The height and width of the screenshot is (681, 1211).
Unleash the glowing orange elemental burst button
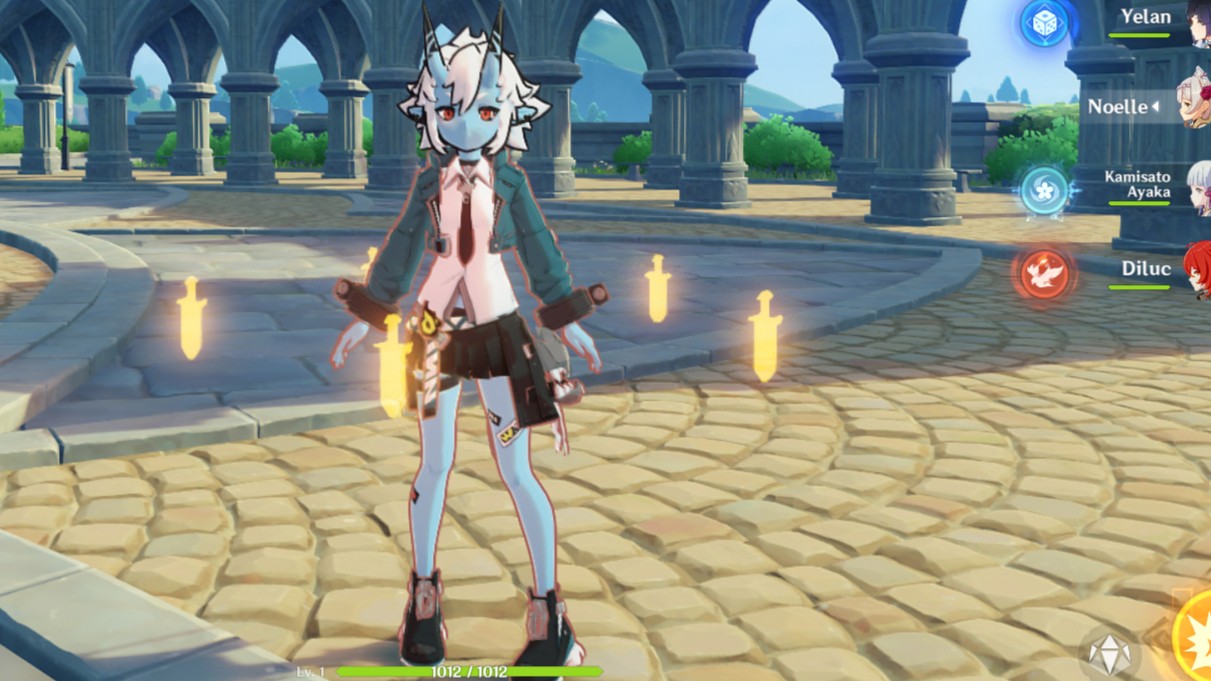1194,638
